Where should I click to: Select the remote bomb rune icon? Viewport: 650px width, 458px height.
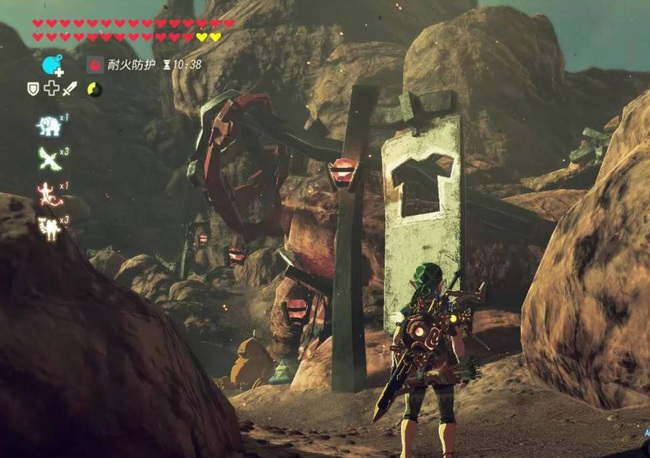pyautogui.click(x=53, y=66)
